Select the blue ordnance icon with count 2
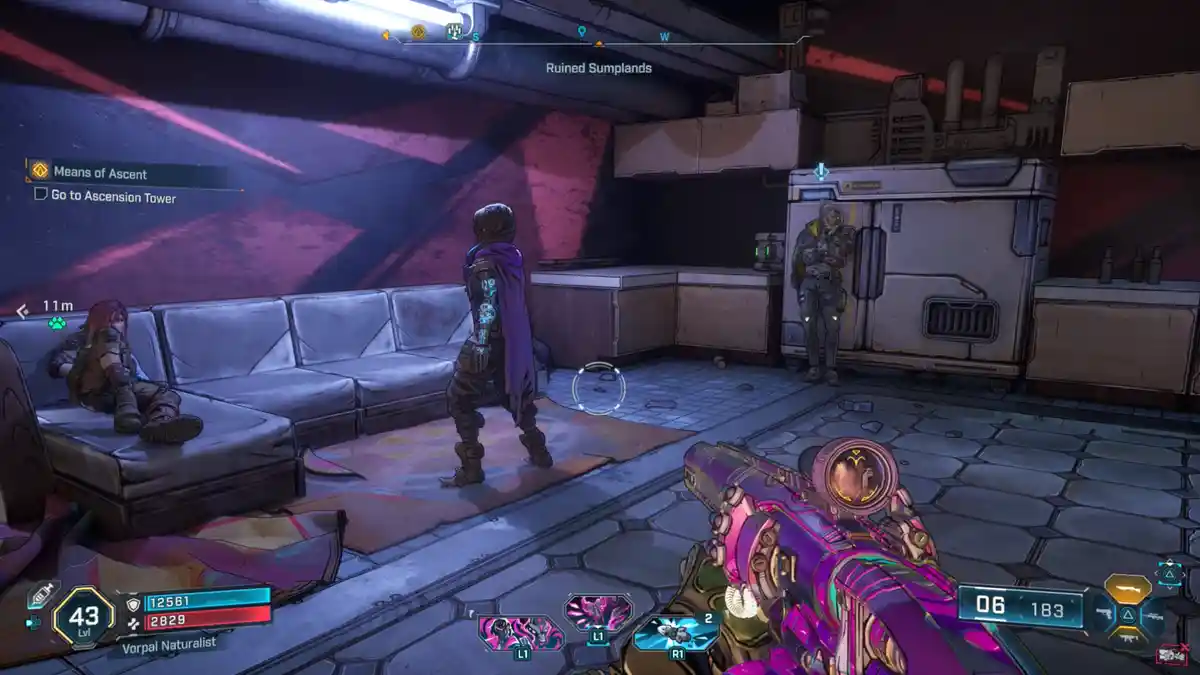The width and height of the screenshot is (1200, 675). click(x=674, y=632)
